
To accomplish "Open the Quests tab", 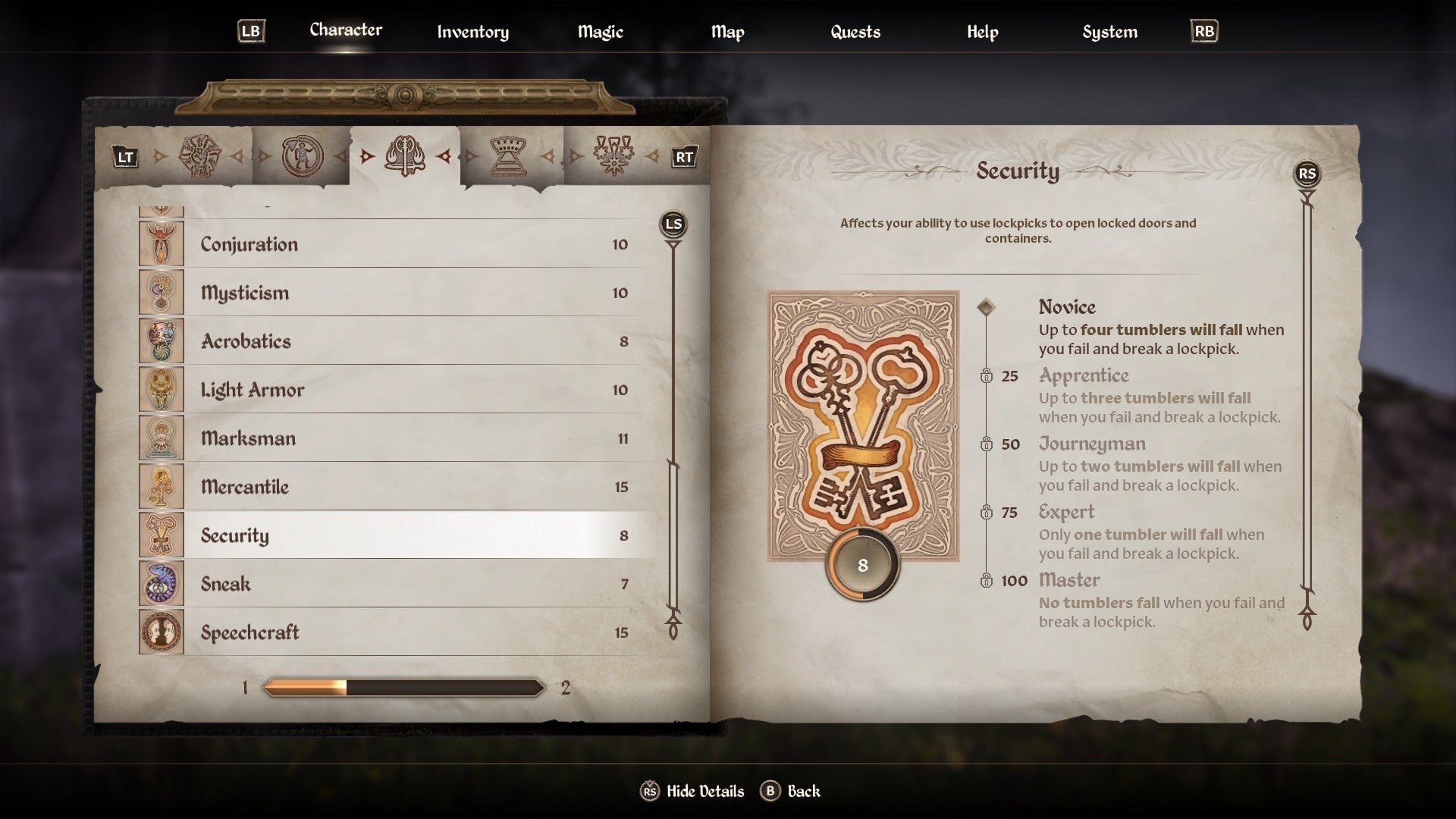I will 855,32.
